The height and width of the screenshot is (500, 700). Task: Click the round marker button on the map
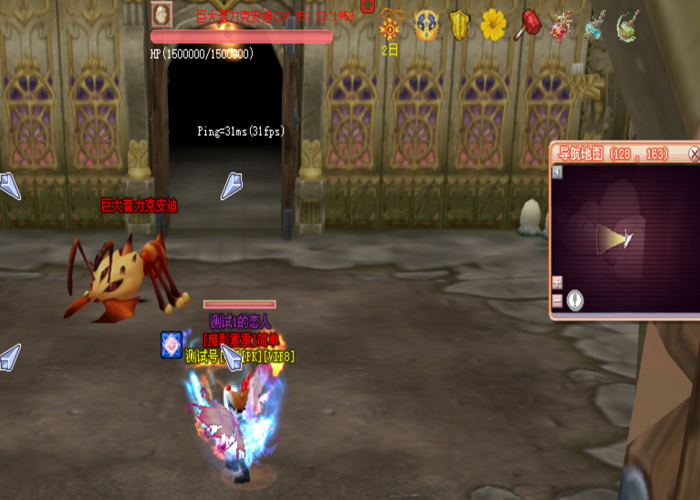point(575,299)
